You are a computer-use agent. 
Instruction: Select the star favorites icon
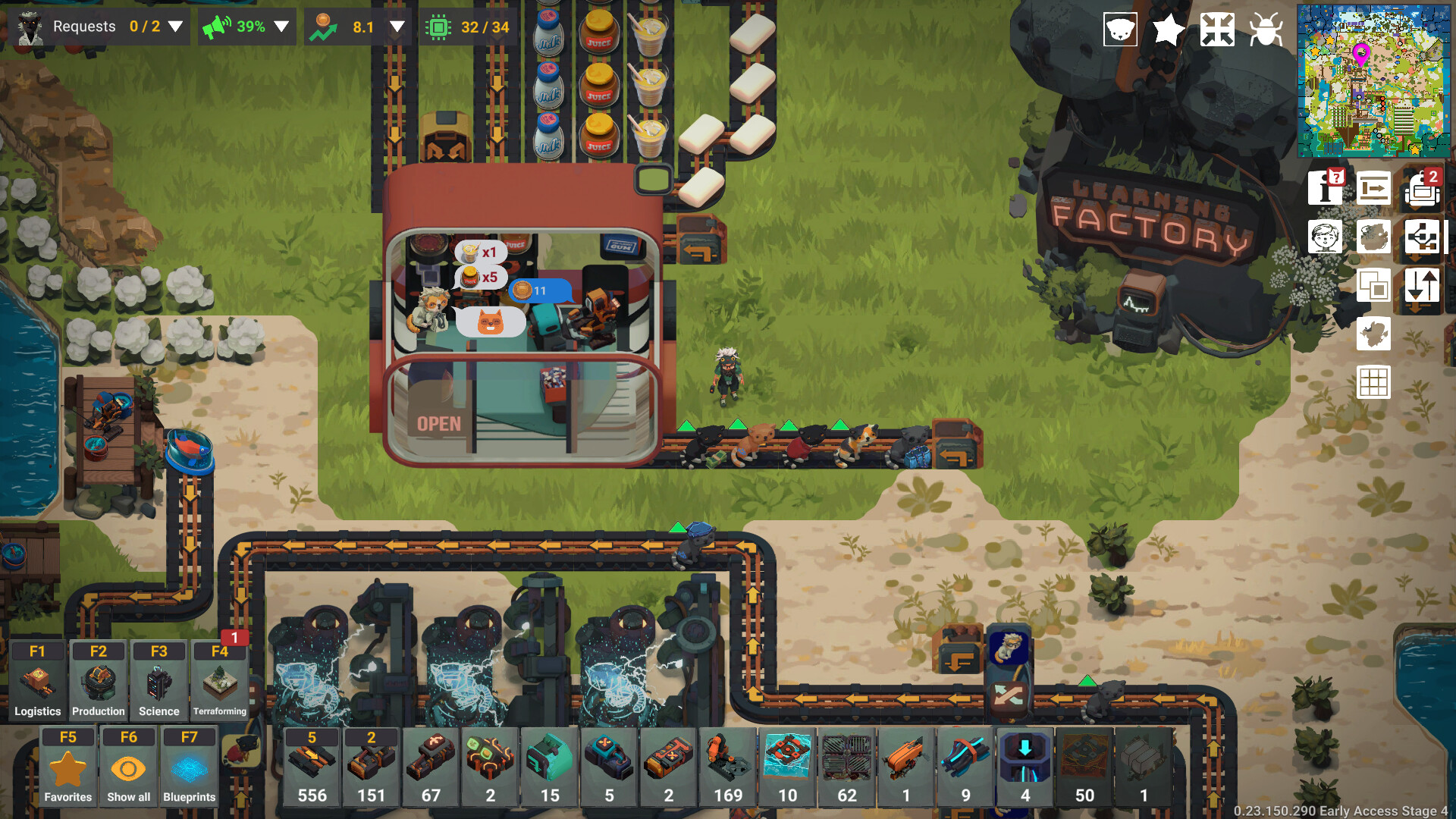(x=1168, y=30)
